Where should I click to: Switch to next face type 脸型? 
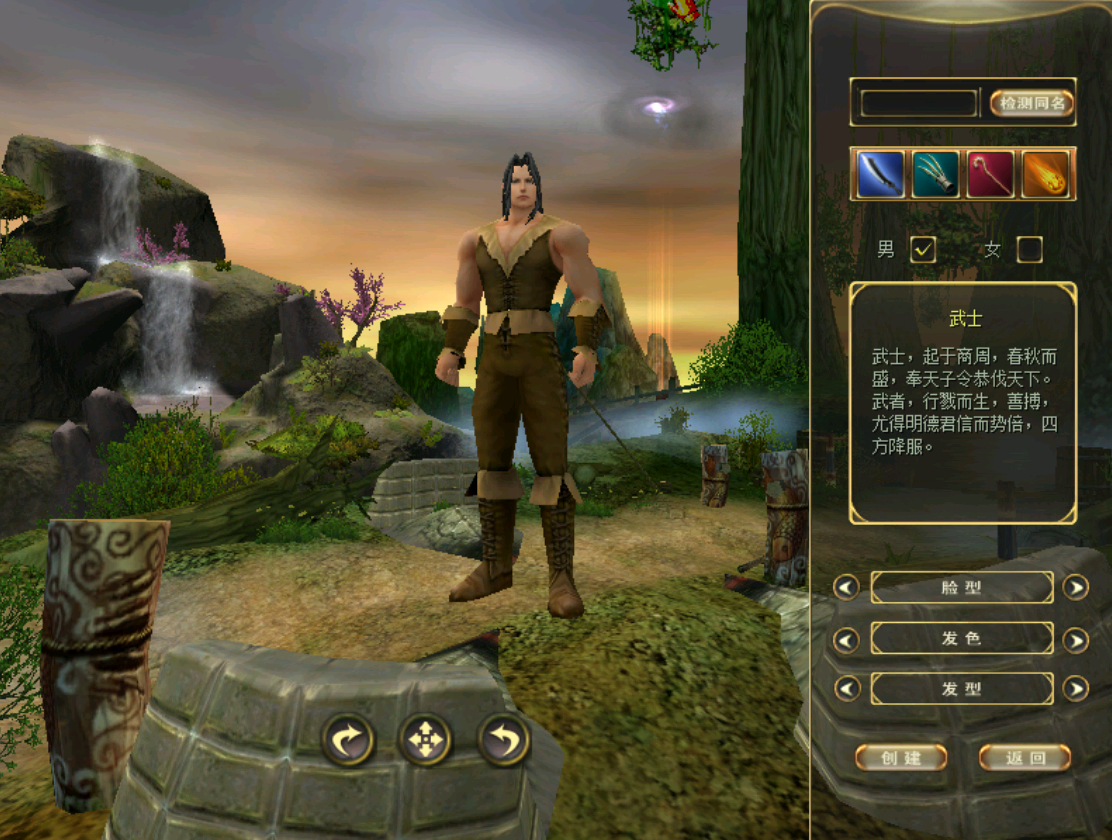point(1075,587)
